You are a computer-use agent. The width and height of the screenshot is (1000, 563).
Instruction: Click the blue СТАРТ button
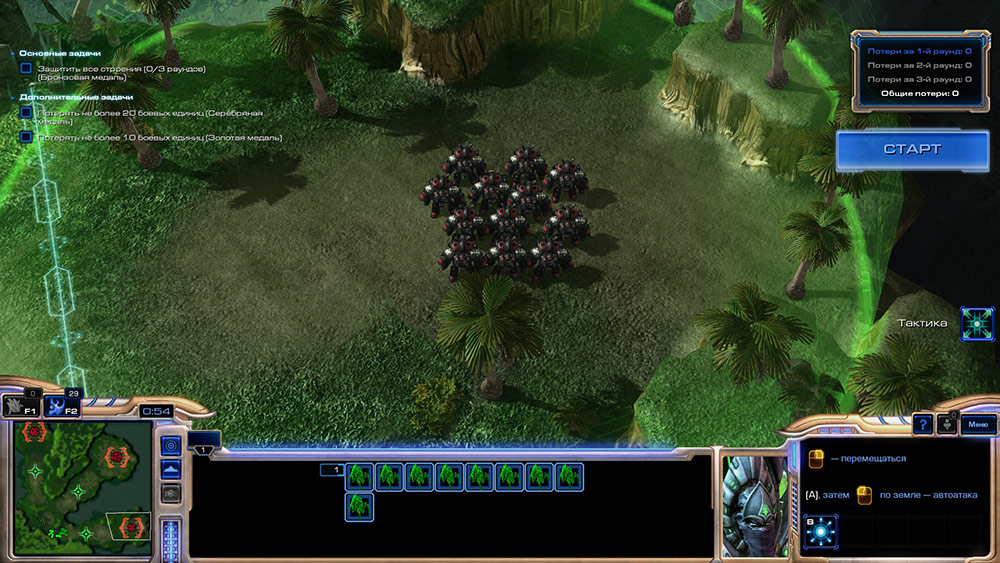click(911, 149)
